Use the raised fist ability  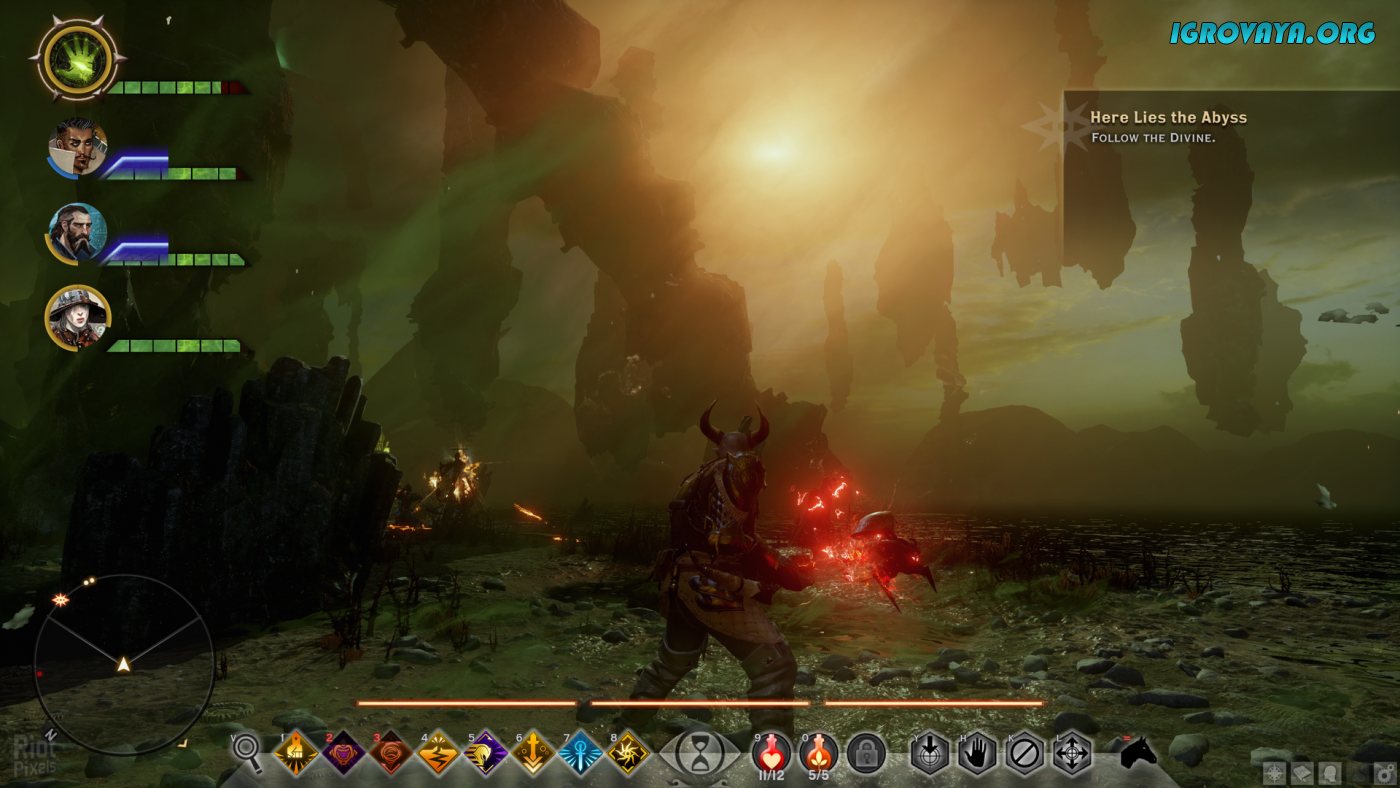[x=295, y=753]
